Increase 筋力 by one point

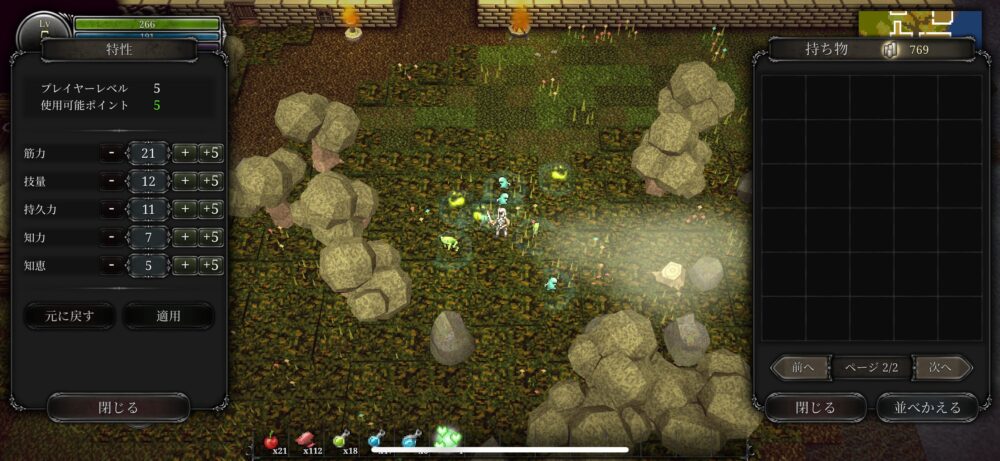pyautogui.click(x=184, y=153)
